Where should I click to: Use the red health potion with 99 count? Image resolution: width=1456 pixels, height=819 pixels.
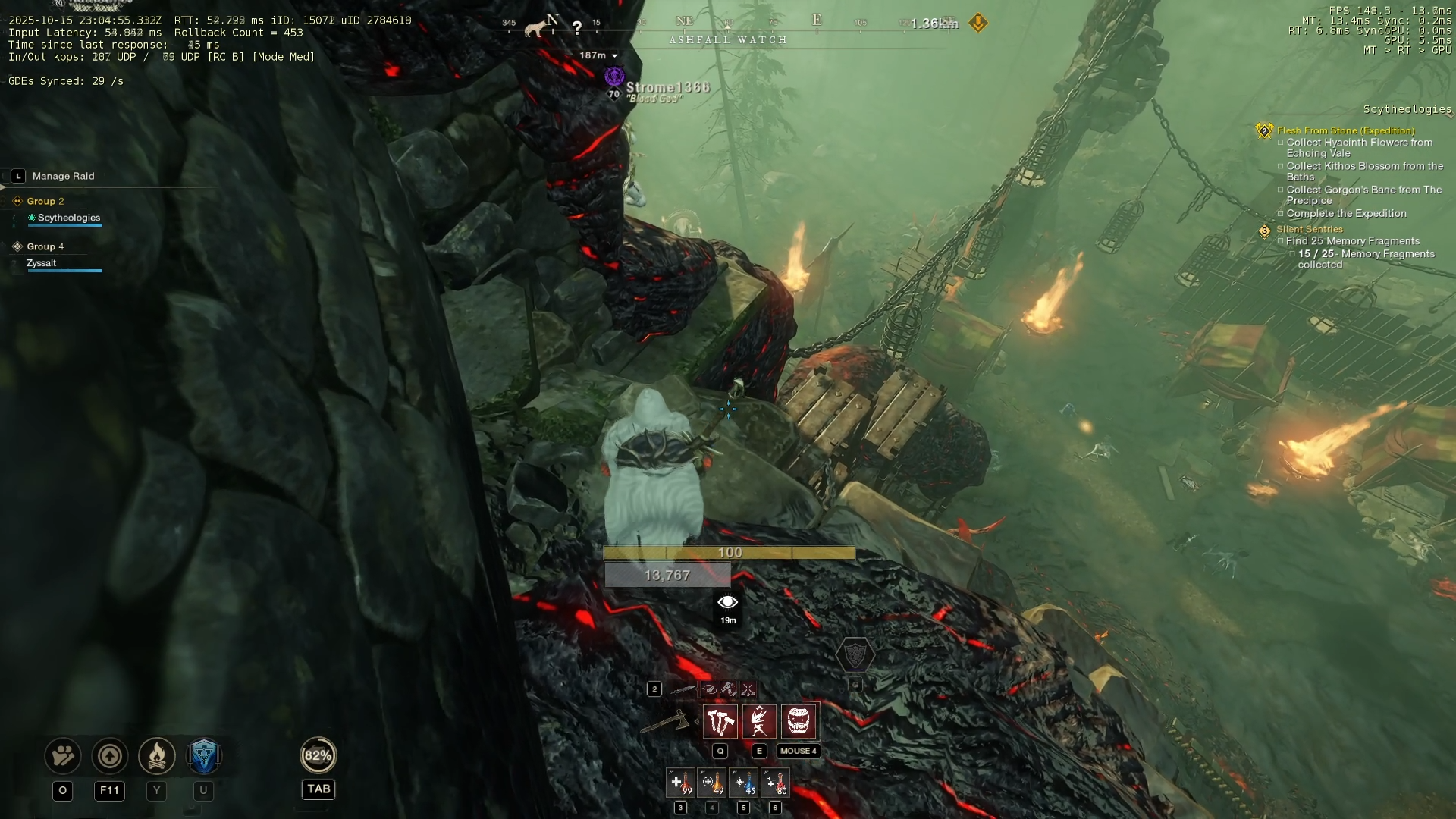click(680, 783)
